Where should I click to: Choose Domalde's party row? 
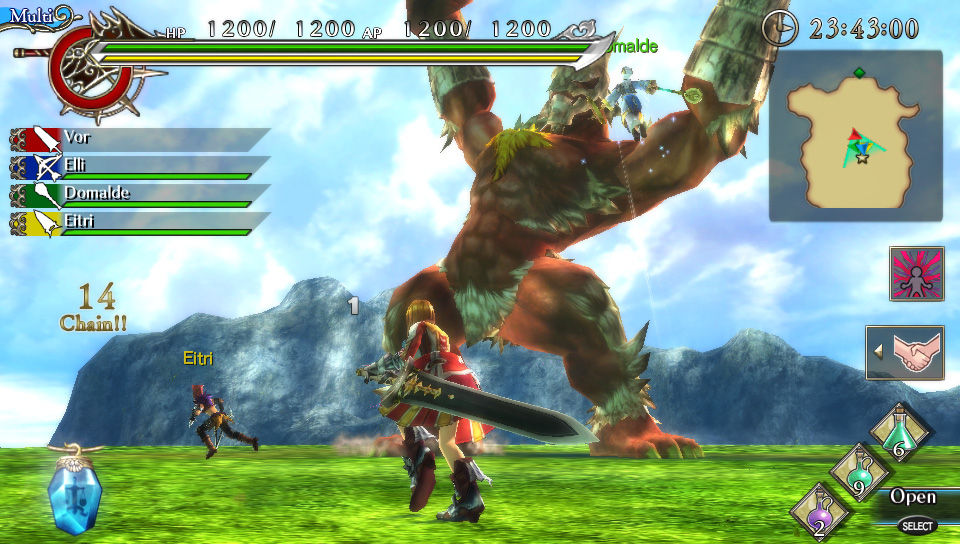coord(140,194)
